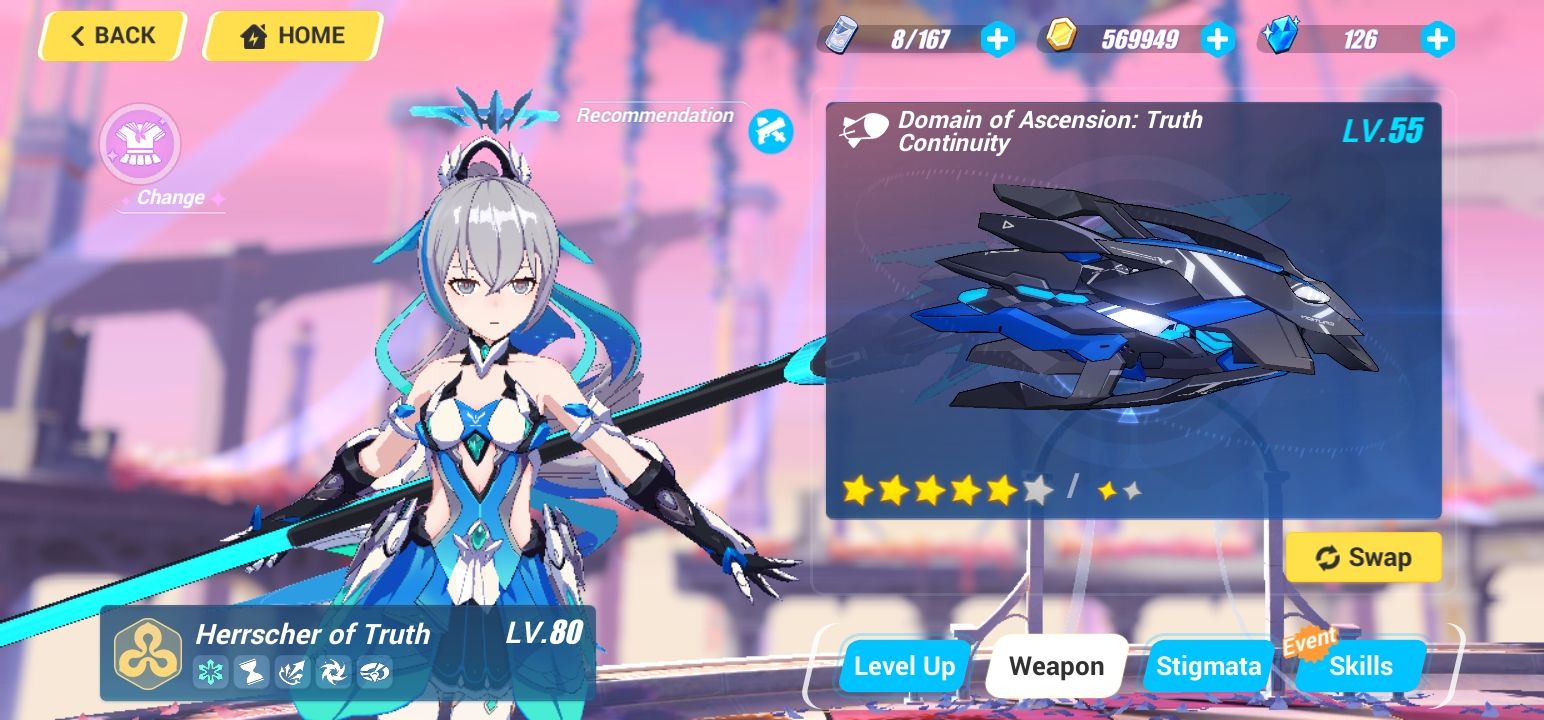
Task: Click the rightmost skill icon of Herrscher of Truth
Action: 375,674
